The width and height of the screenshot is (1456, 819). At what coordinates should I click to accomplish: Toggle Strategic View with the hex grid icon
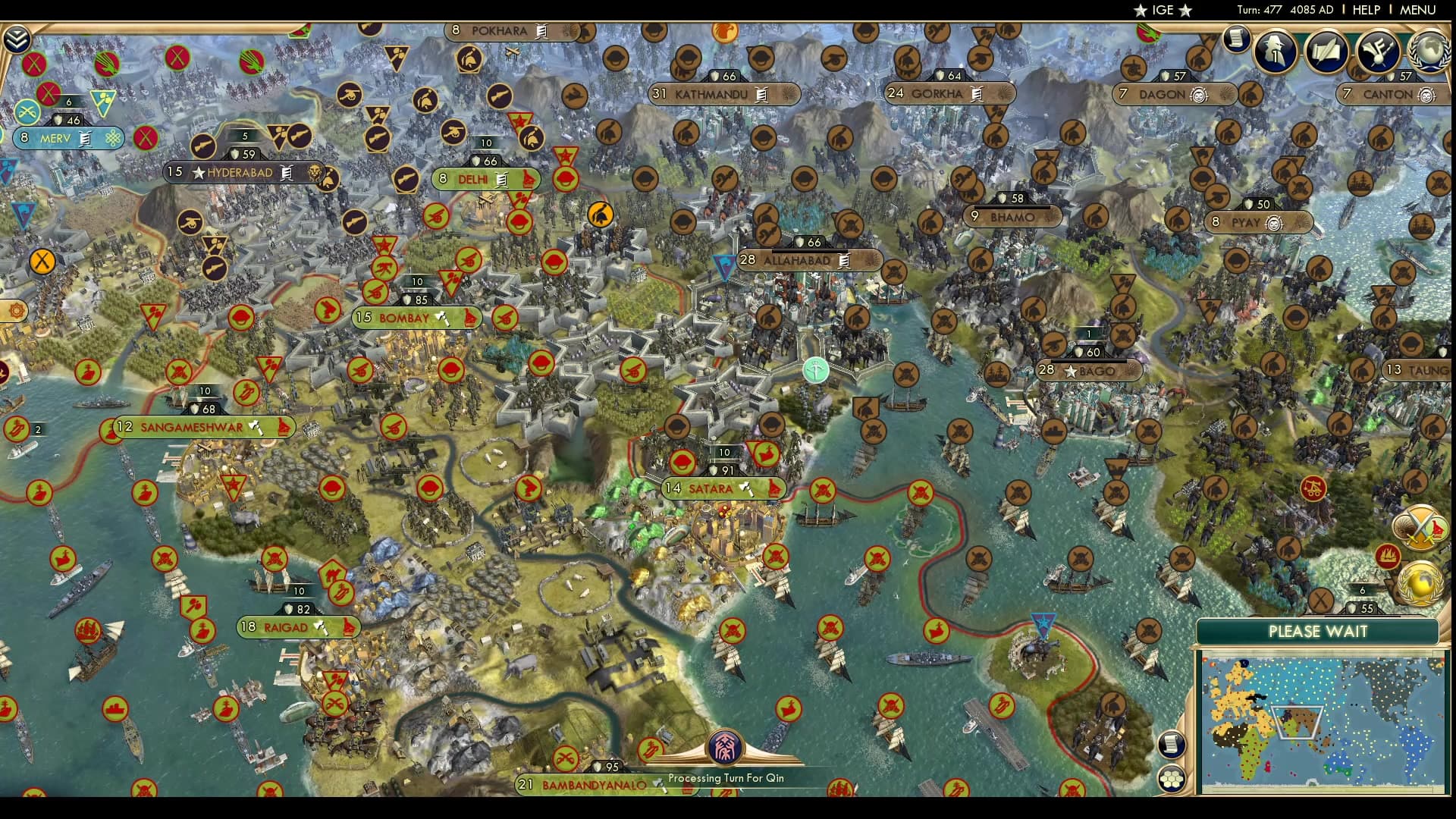coord(1172,777)
